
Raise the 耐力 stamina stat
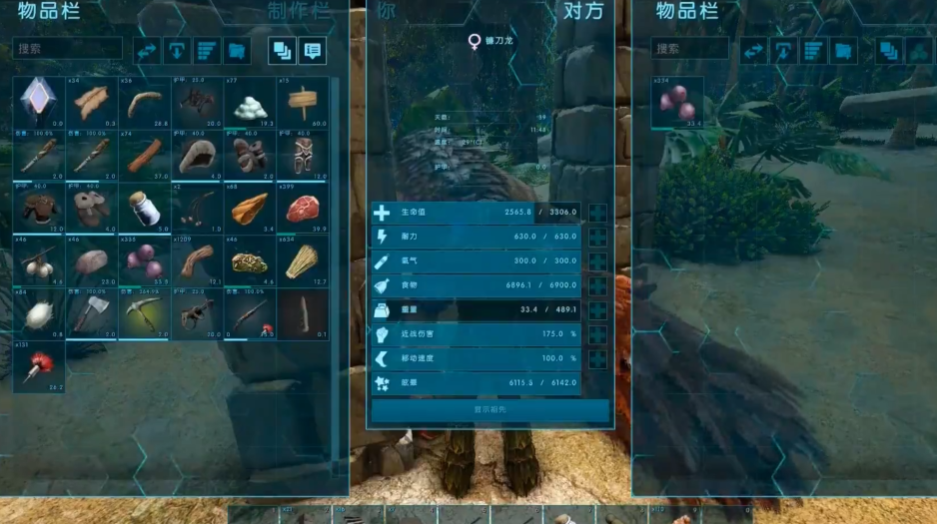(598, 237)
